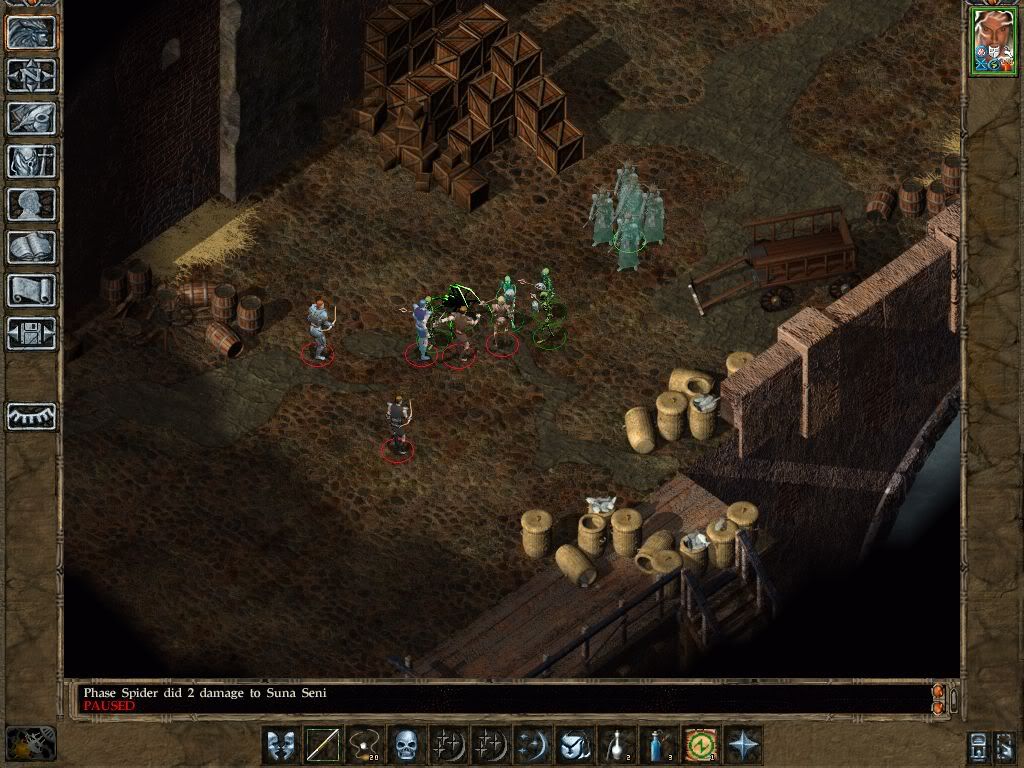Open the inventory armor button
Viewport: 1024px width, 768px height.
(x=31, y=161)
